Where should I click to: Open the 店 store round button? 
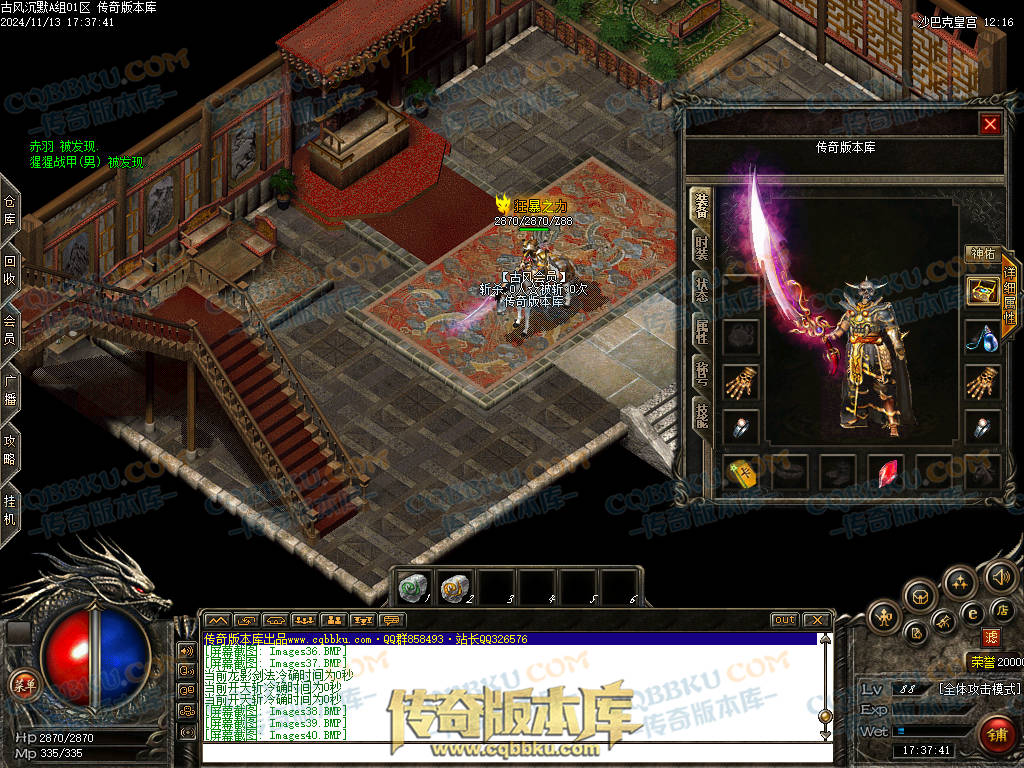1003,610
